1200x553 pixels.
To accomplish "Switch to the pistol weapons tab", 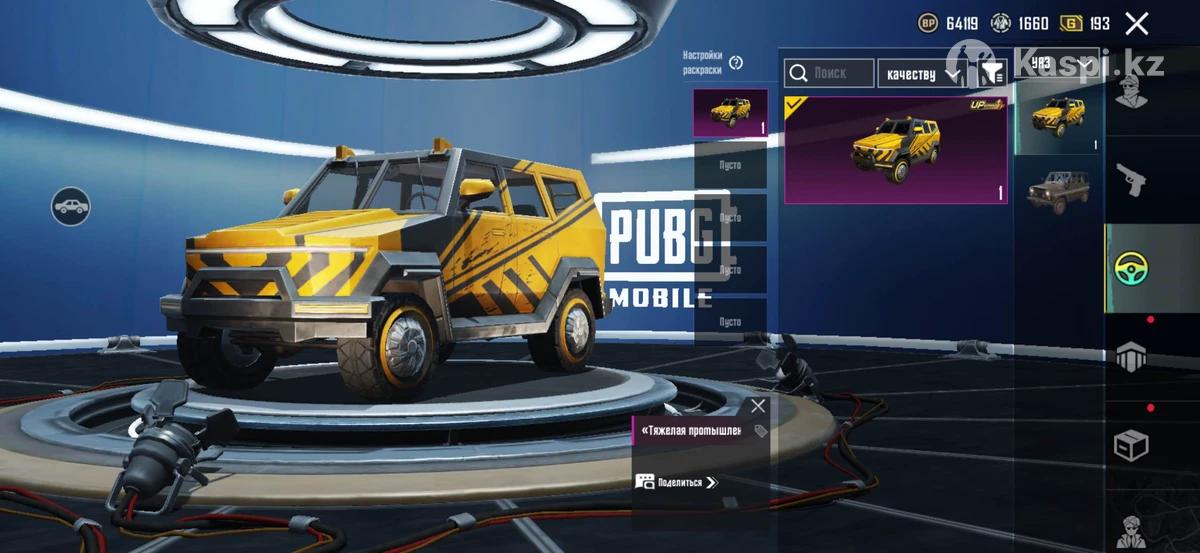I will coord(1131,181).
